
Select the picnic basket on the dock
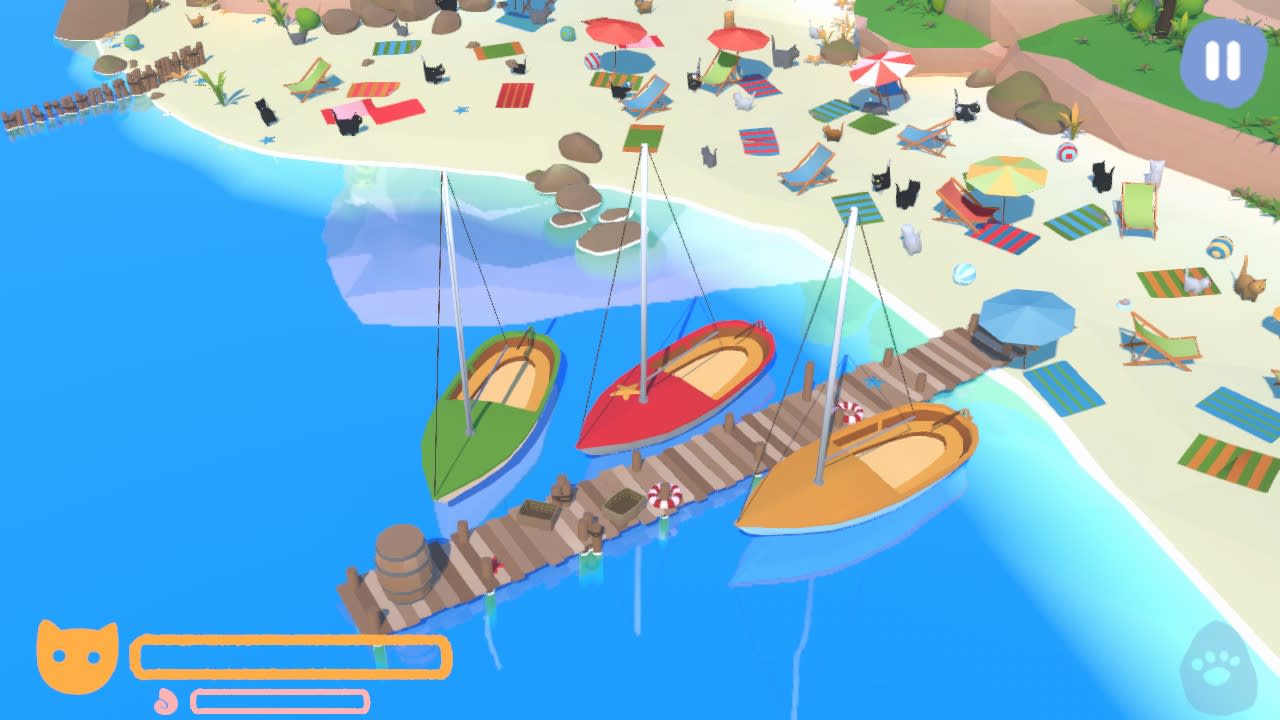click(x=620, y=500)
